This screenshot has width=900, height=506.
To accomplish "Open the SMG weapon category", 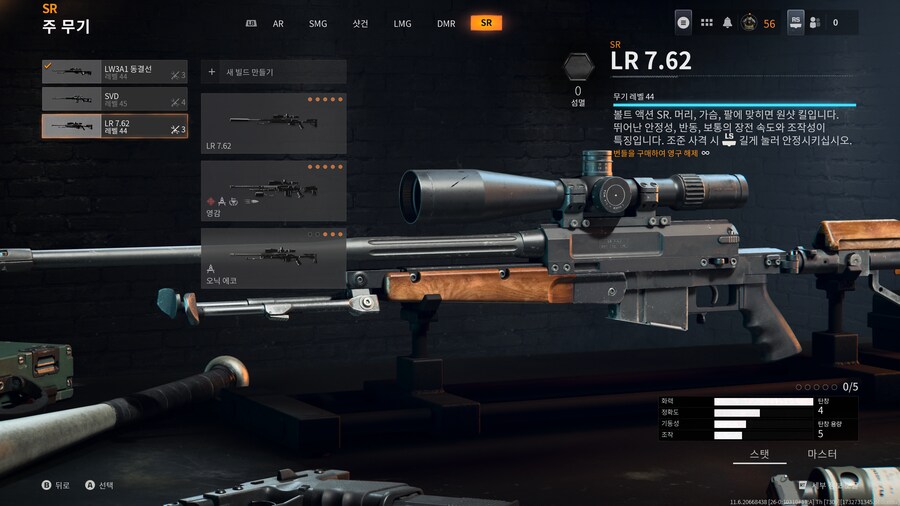I will pos(318,23).
